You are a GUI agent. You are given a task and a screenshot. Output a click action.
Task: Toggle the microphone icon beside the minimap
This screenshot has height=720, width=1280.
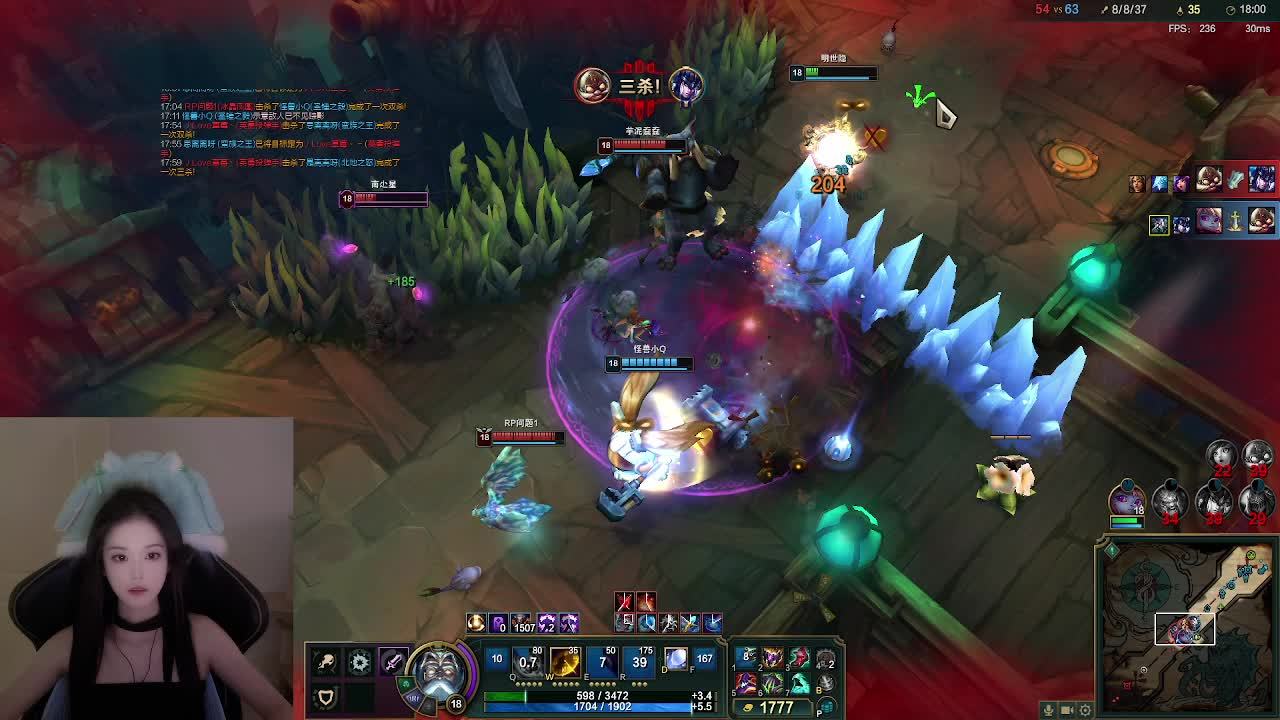pyautogui.click(x=1048, y=710)
